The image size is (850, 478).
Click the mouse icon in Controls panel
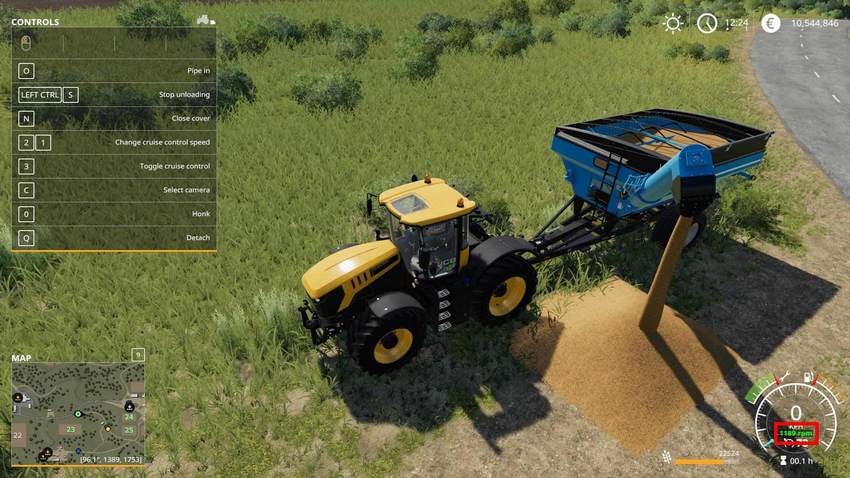coord(26,43)
